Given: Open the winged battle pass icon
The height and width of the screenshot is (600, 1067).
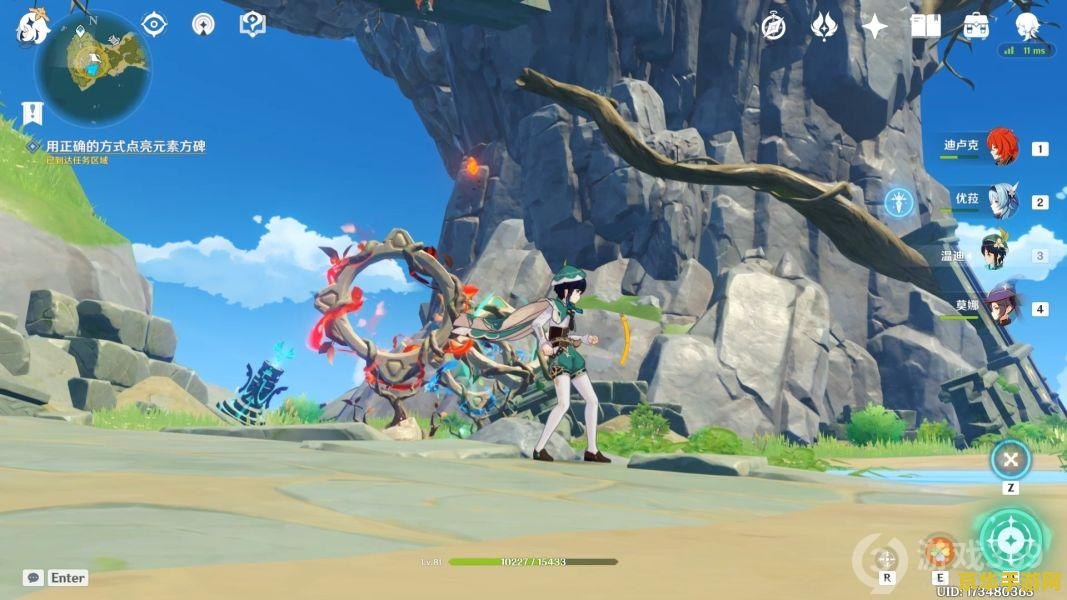Looking at the screenshot, I should (824, 27).
